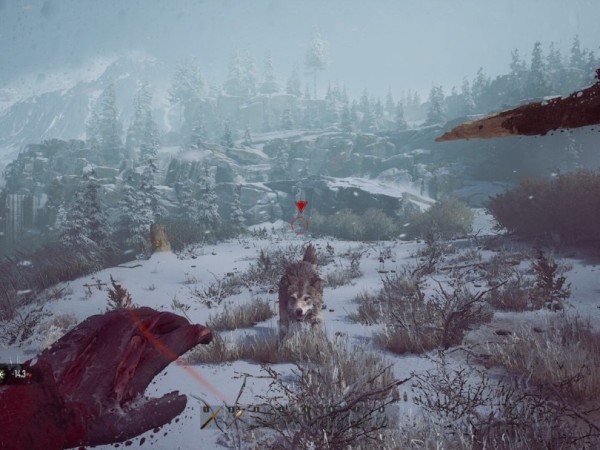This screenshot has height=450, width=600.
Task: Select the arrow weapon icon
Action: 212,417
